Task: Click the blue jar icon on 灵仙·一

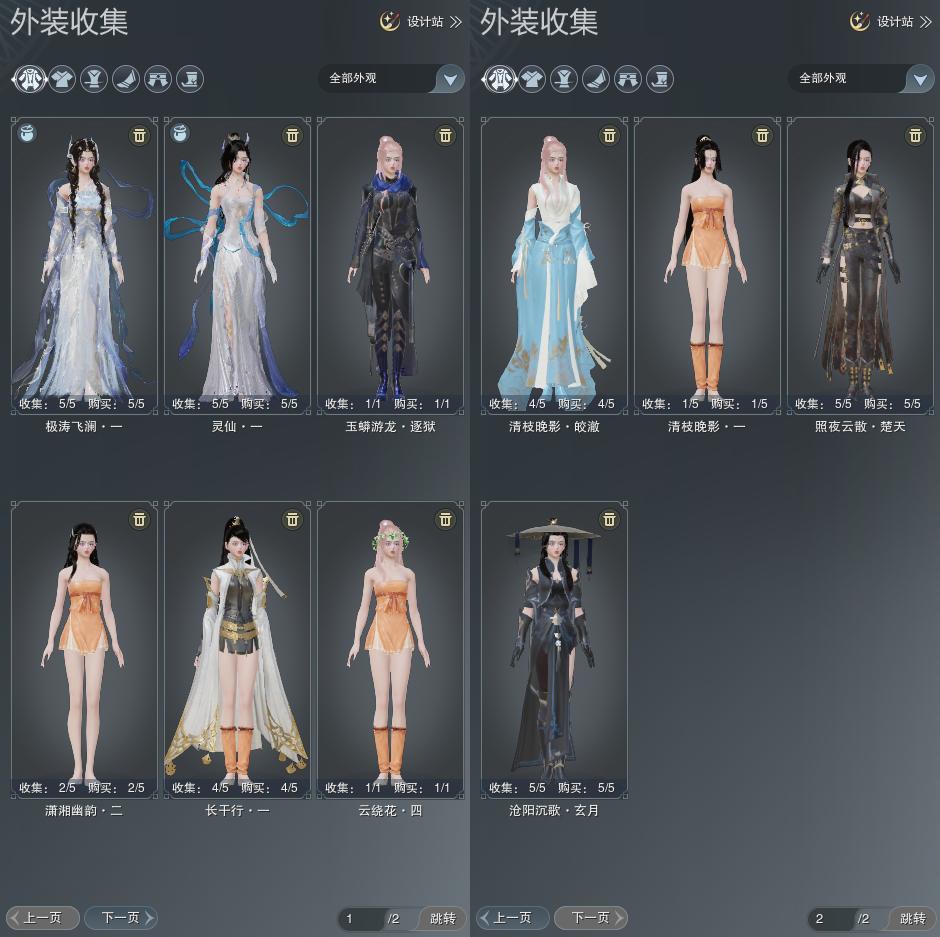Action: pyautogui.click(x=181, y=132)
